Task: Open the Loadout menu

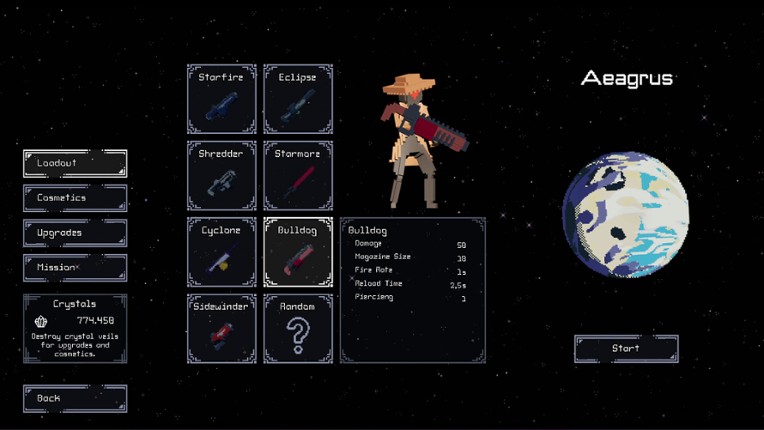Action: pos(75,163)
